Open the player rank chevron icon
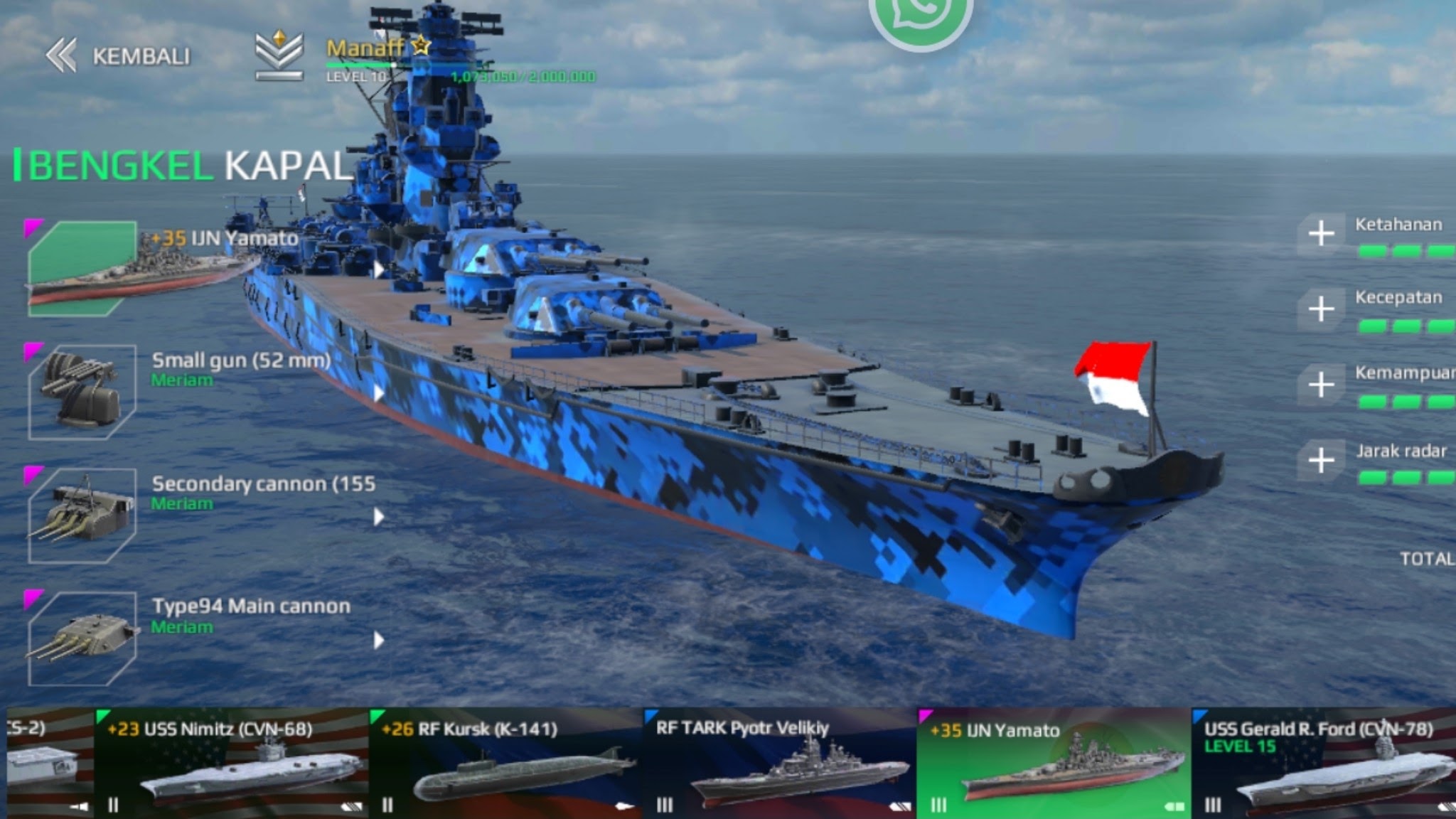This screenshot has width=1456, height=819. [x=279, y=55]
